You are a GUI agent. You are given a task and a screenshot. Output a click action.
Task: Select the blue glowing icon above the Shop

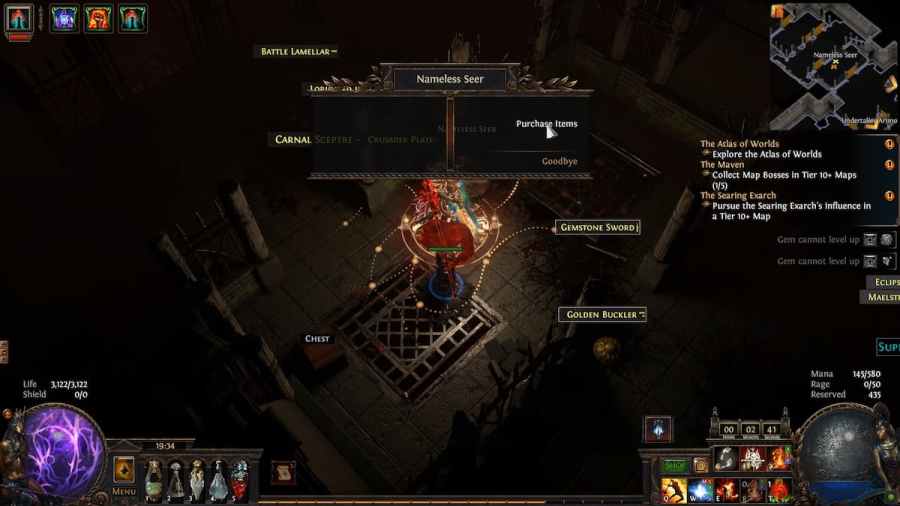point(658,429)
